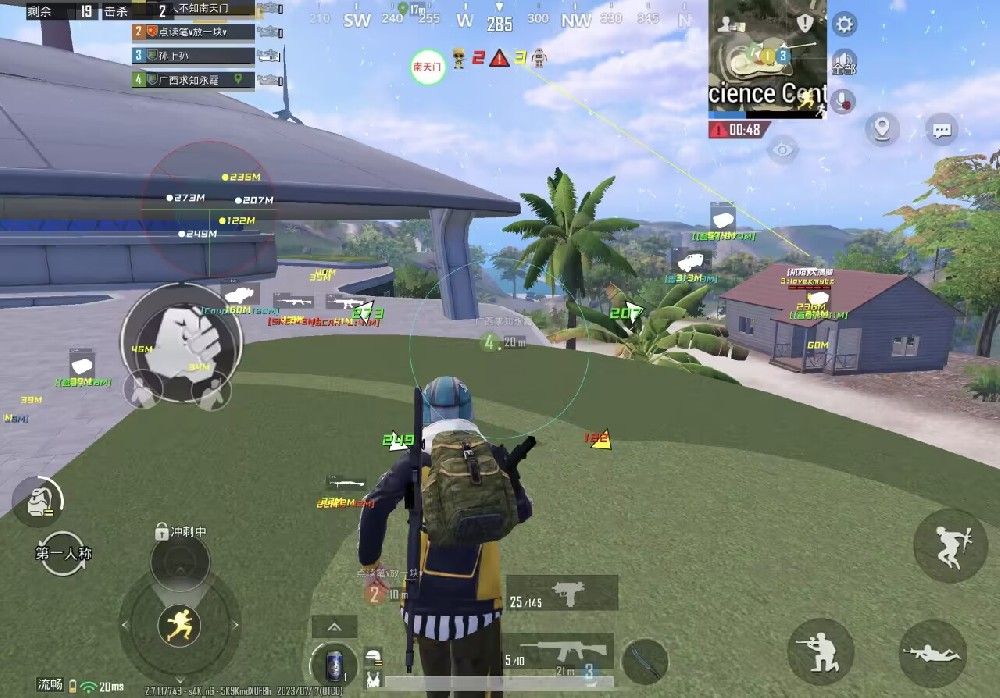Image resolution: width=1000 pixels, height=698 pixels.
Task: Switch the 第一人称 camera perspective
Action: [64, 553]
